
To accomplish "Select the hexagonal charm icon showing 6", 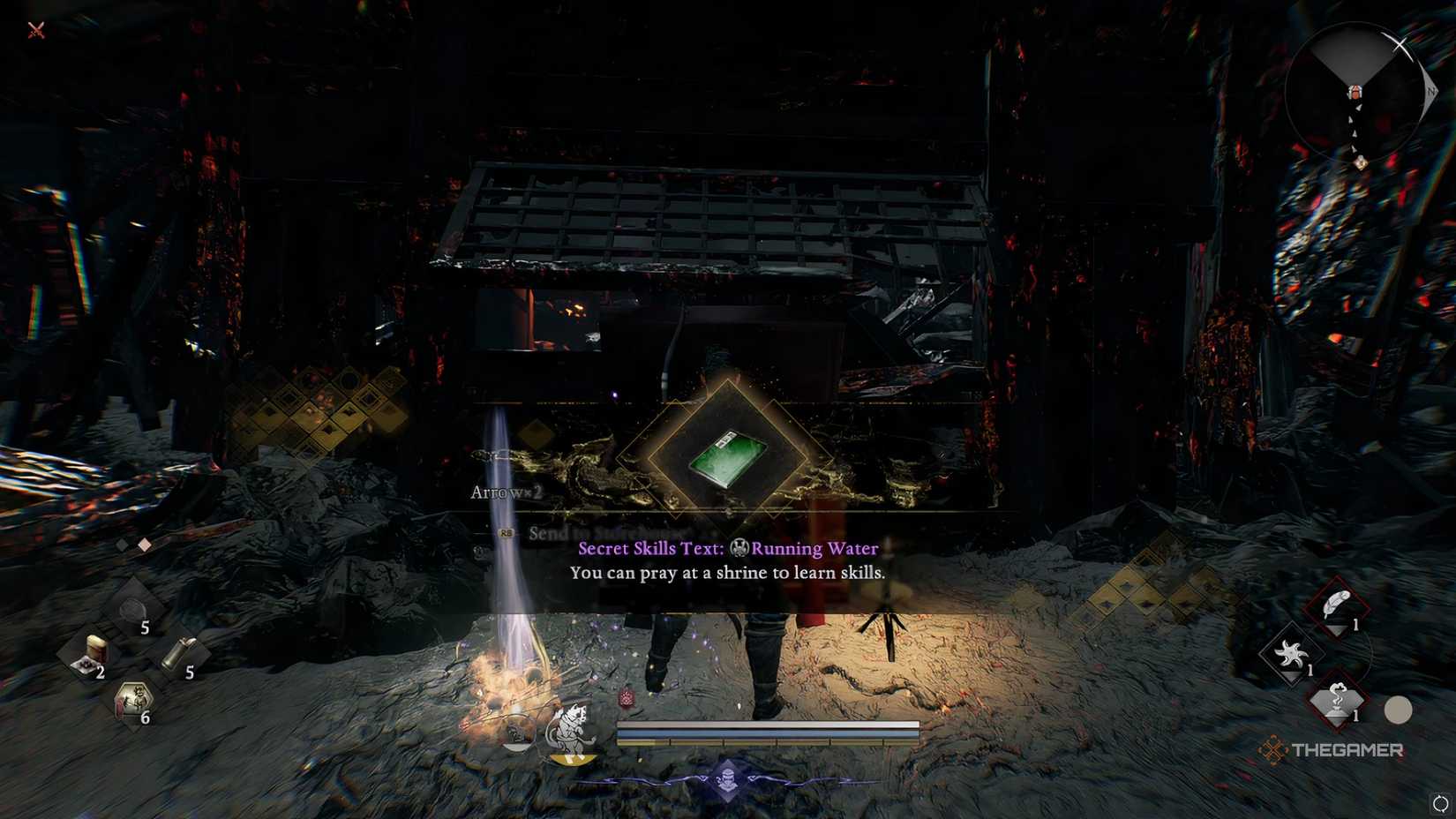I will click(134, 697).
